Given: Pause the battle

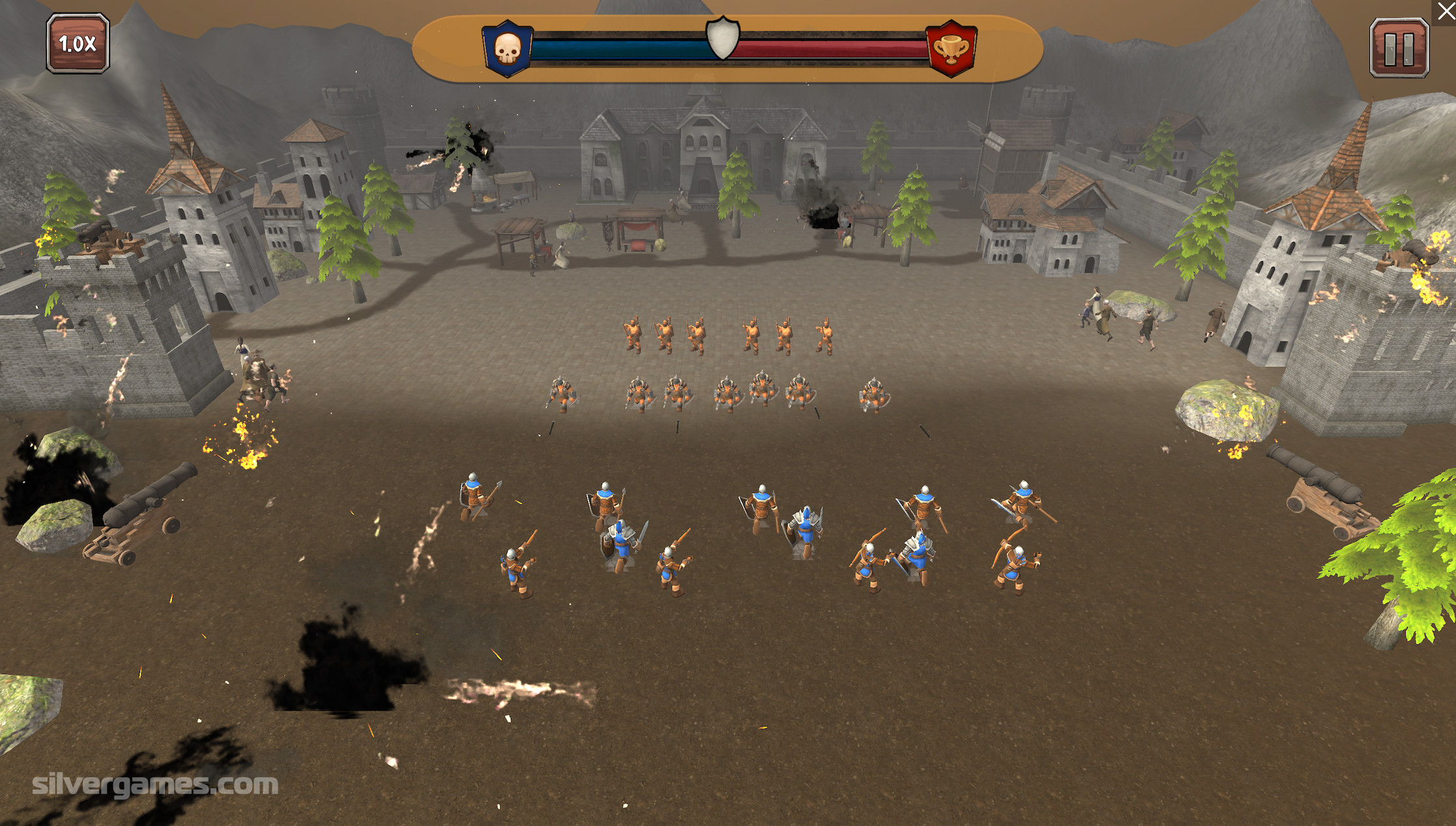Looking at the screenshot, I should pos(1399,48).
